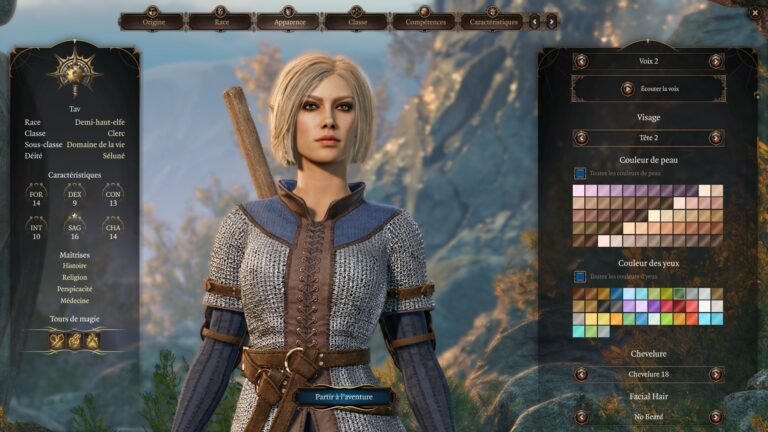Switch to the next head after Tête 2
The height and width of the screenshot is (432, 768).
coord(716,138)
